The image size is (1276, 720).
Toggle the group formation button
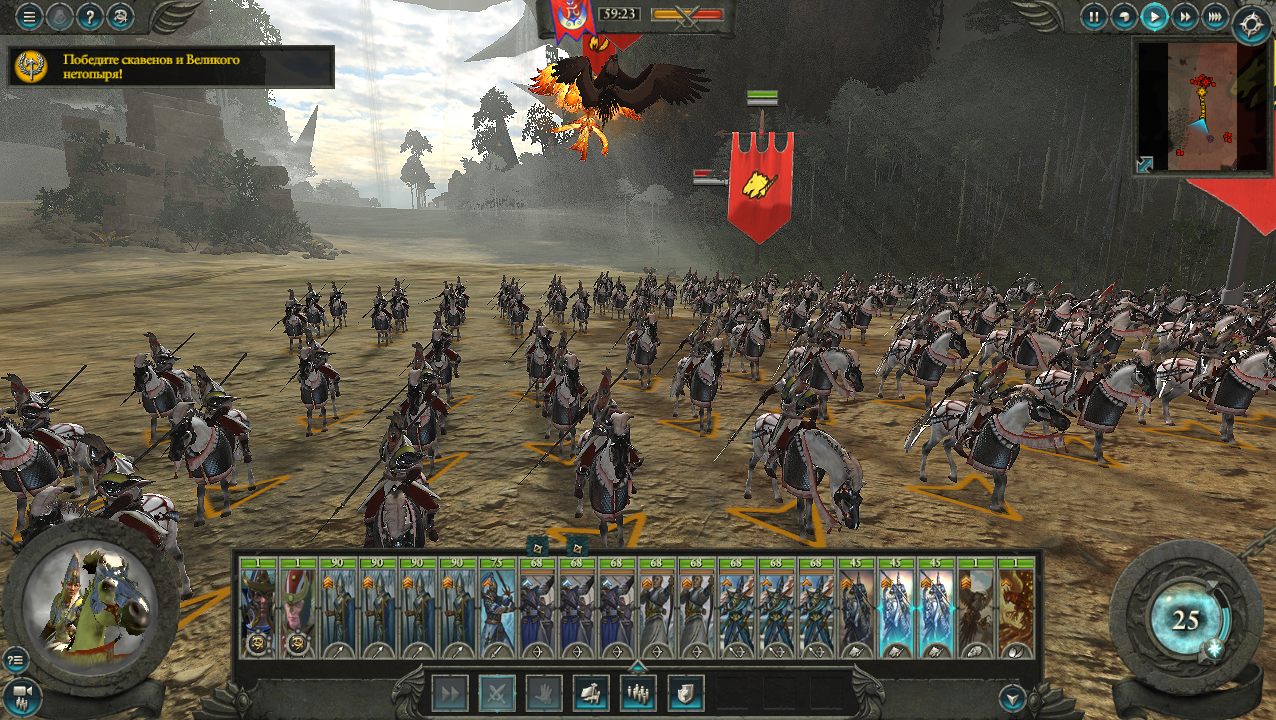tap(638, 693)
